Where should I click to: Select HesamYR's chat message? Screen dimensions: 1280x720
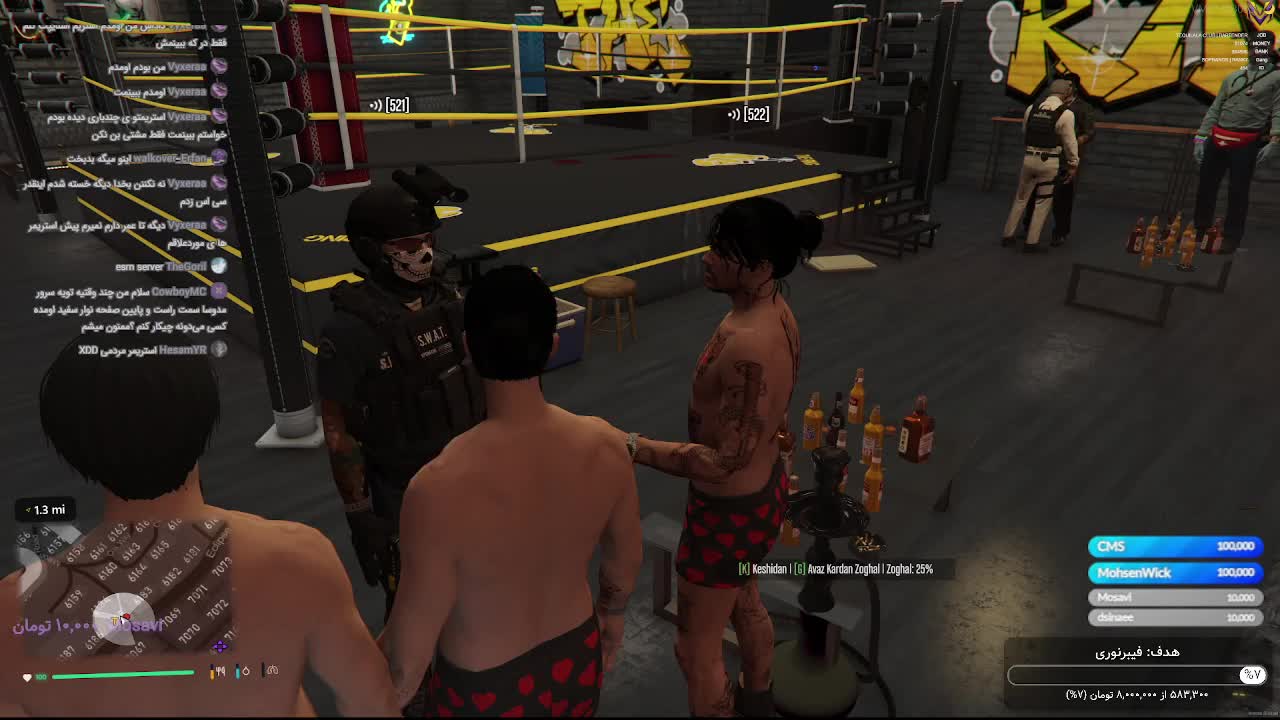tap(150, 350)
